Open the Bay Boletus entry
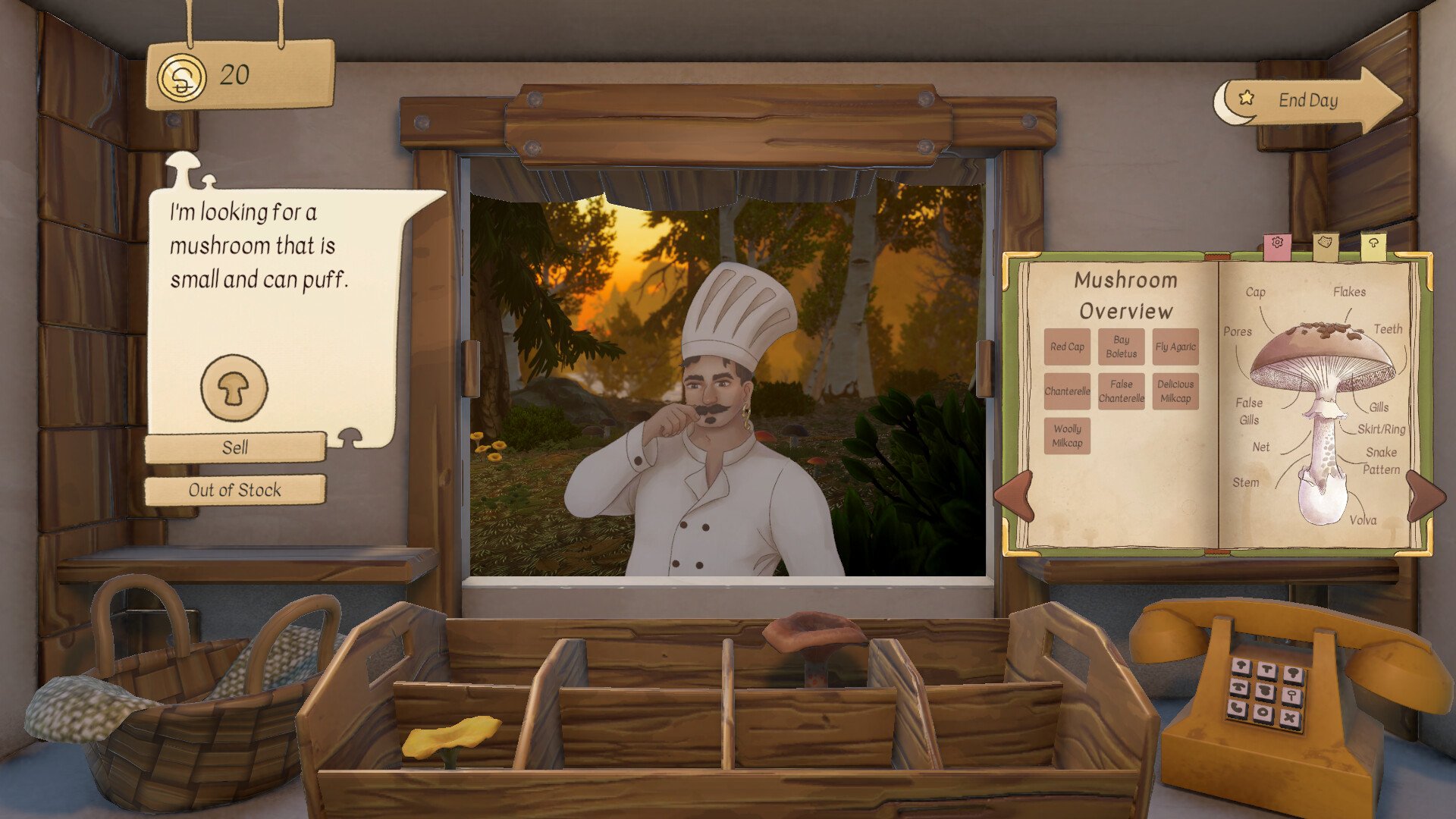The image size is (1456, 819). pyautogui.click(x=1121, y=347)
